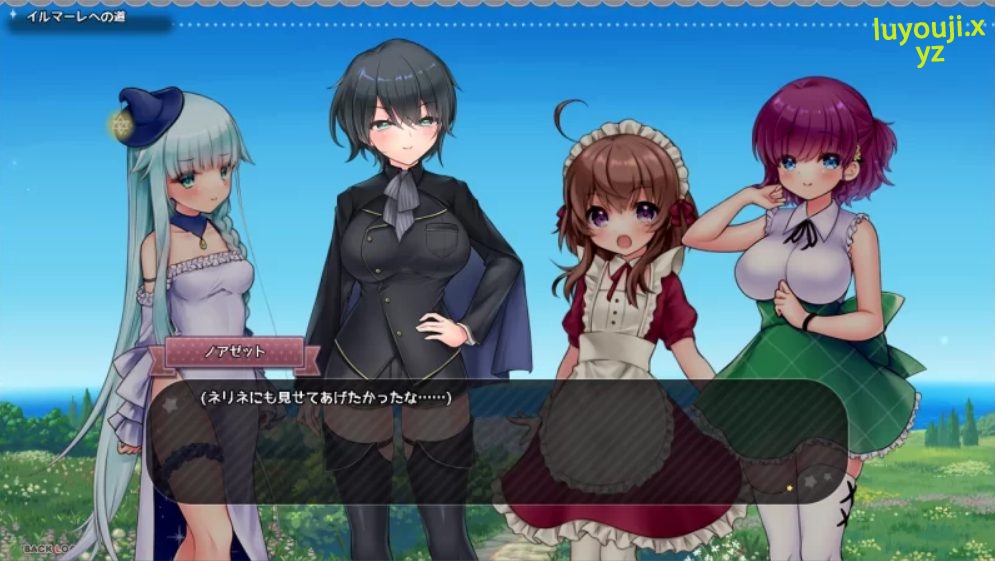Screen dimensions: 995x561
Task: Open the BACK LOG
Action: [x=46, y=548]
